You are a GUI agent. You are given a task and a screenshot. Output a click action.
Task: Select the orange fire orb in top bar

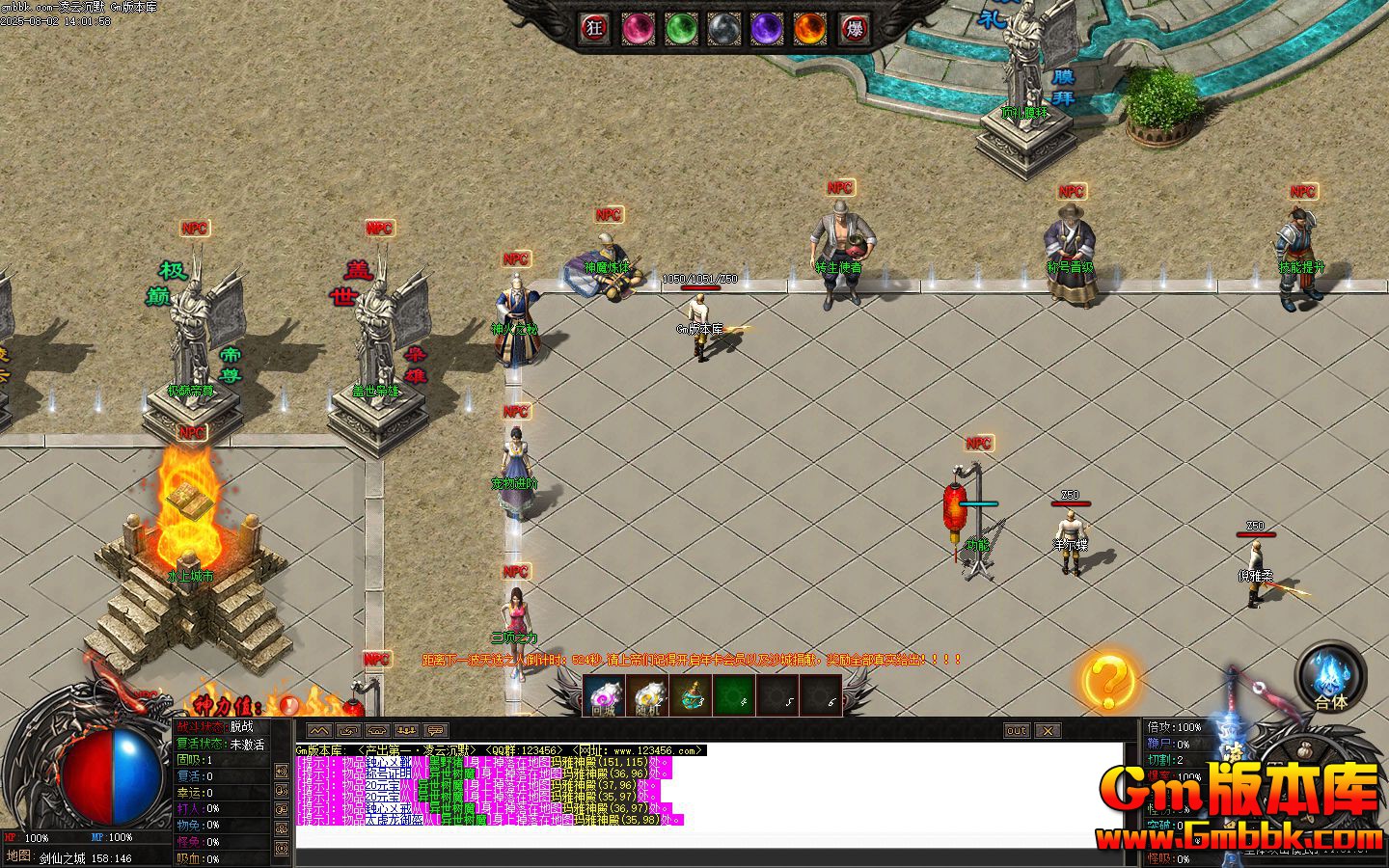click(810, 29)
